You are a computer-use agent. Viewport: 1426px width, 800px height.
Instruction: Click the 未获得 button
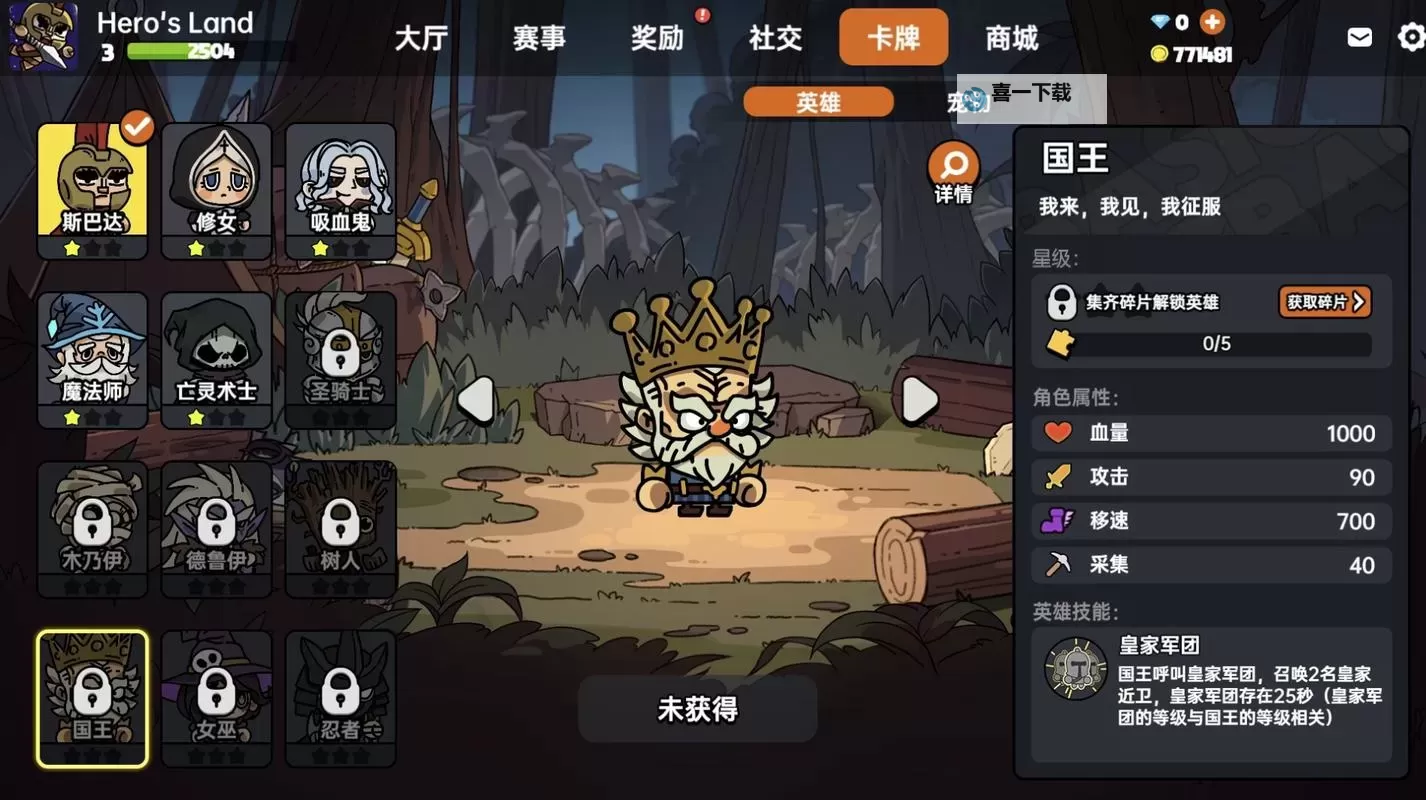697,709
